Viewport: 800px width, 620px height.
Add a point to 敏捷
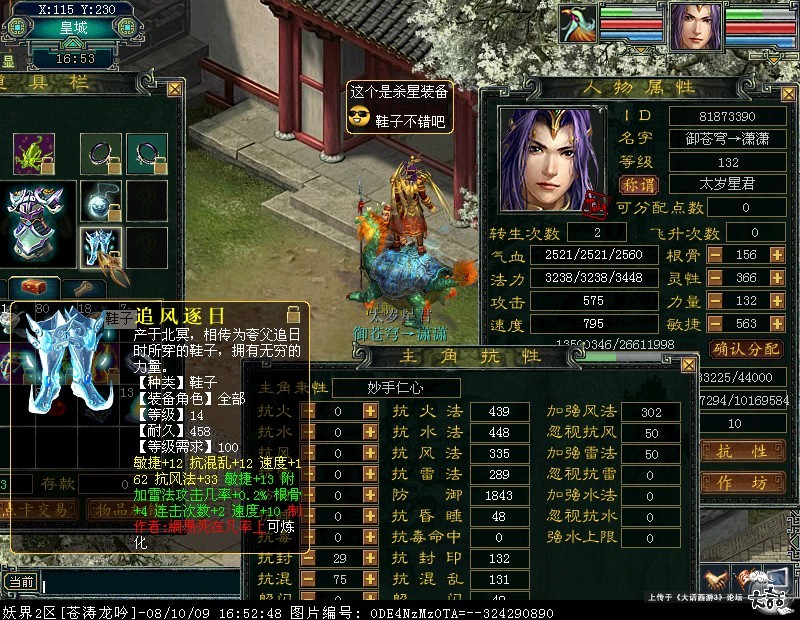(777, 325)
